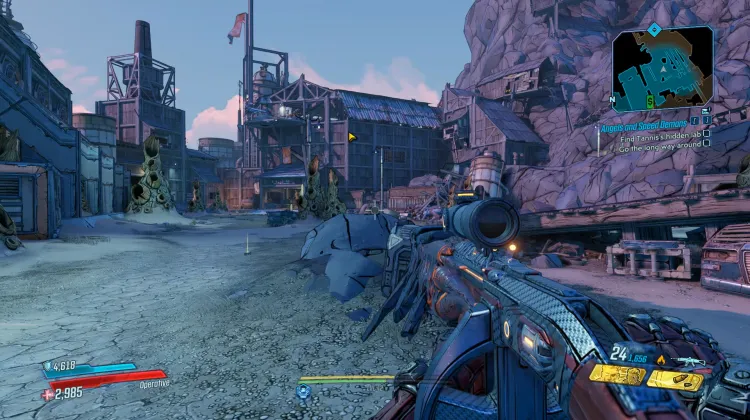The width and height of the screenshot is (750, 420).
Task: Click the green dollar vending marker on minimap
Action: pos(650,99)
